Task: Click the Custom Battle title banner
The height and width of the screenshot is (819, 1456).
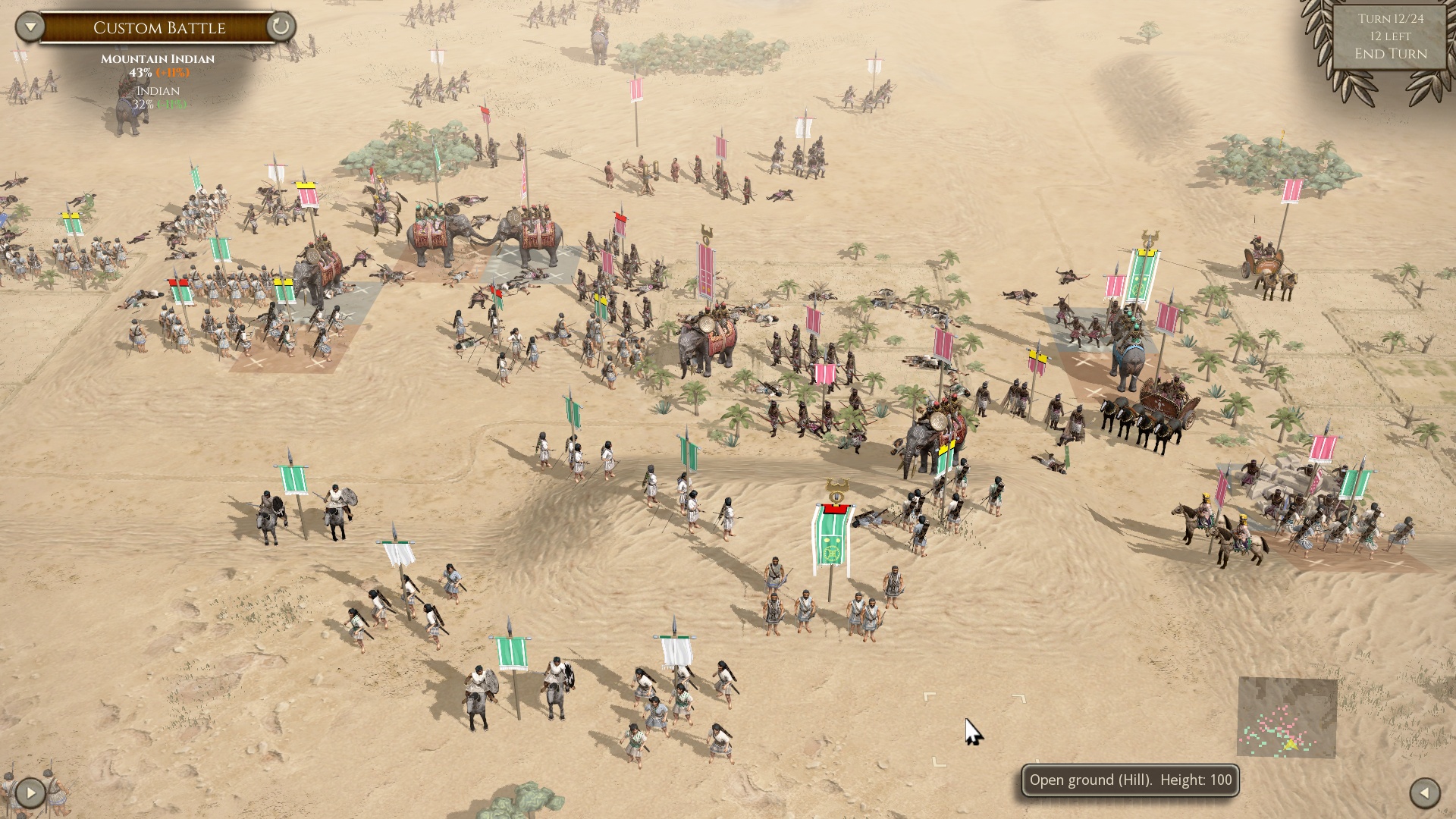Action: point(159,28)
